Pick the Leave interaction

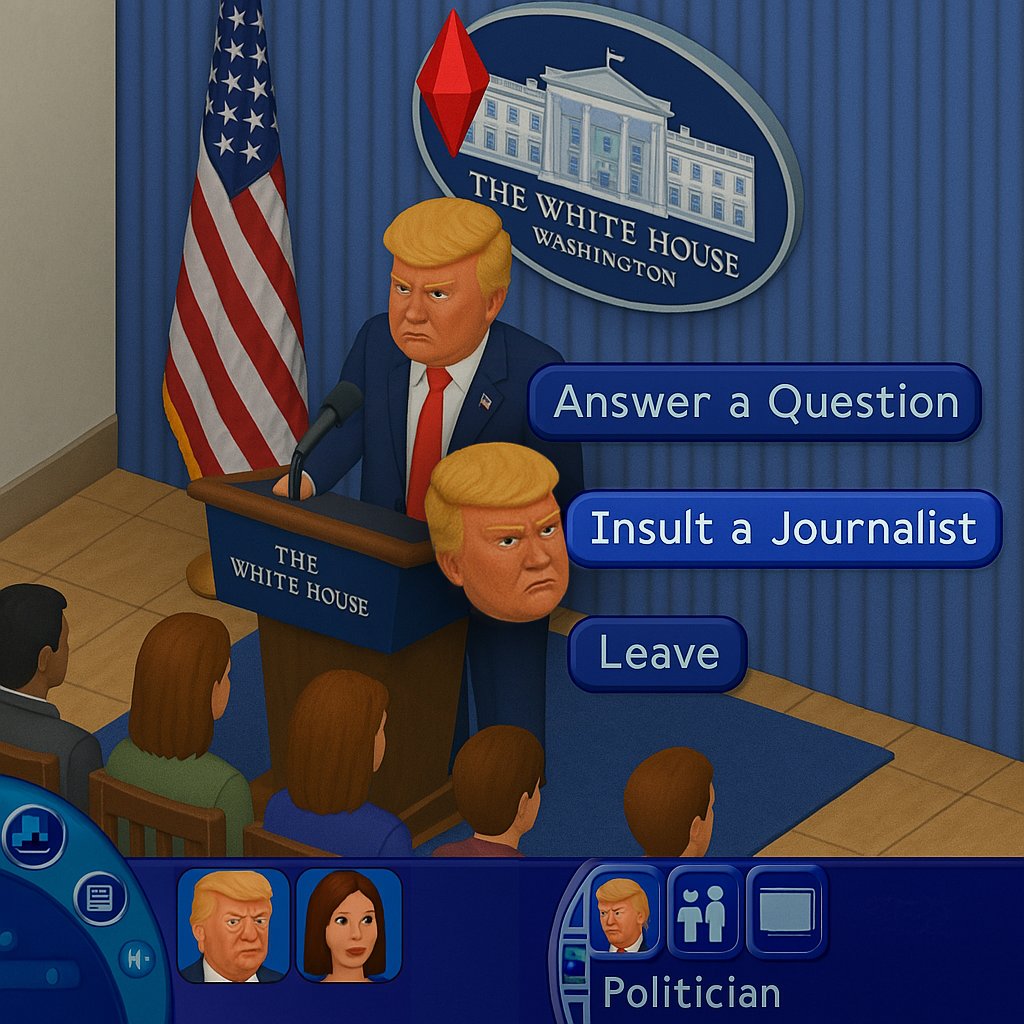[658, 654]
